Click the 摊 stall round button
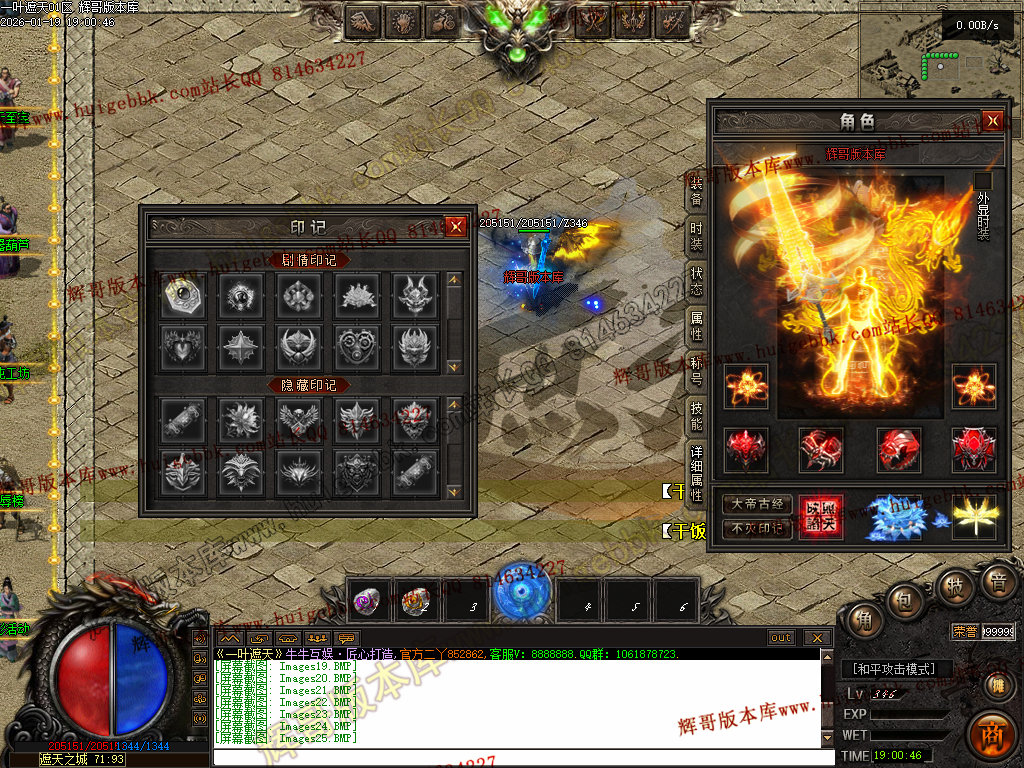 (x=997, y=685)
